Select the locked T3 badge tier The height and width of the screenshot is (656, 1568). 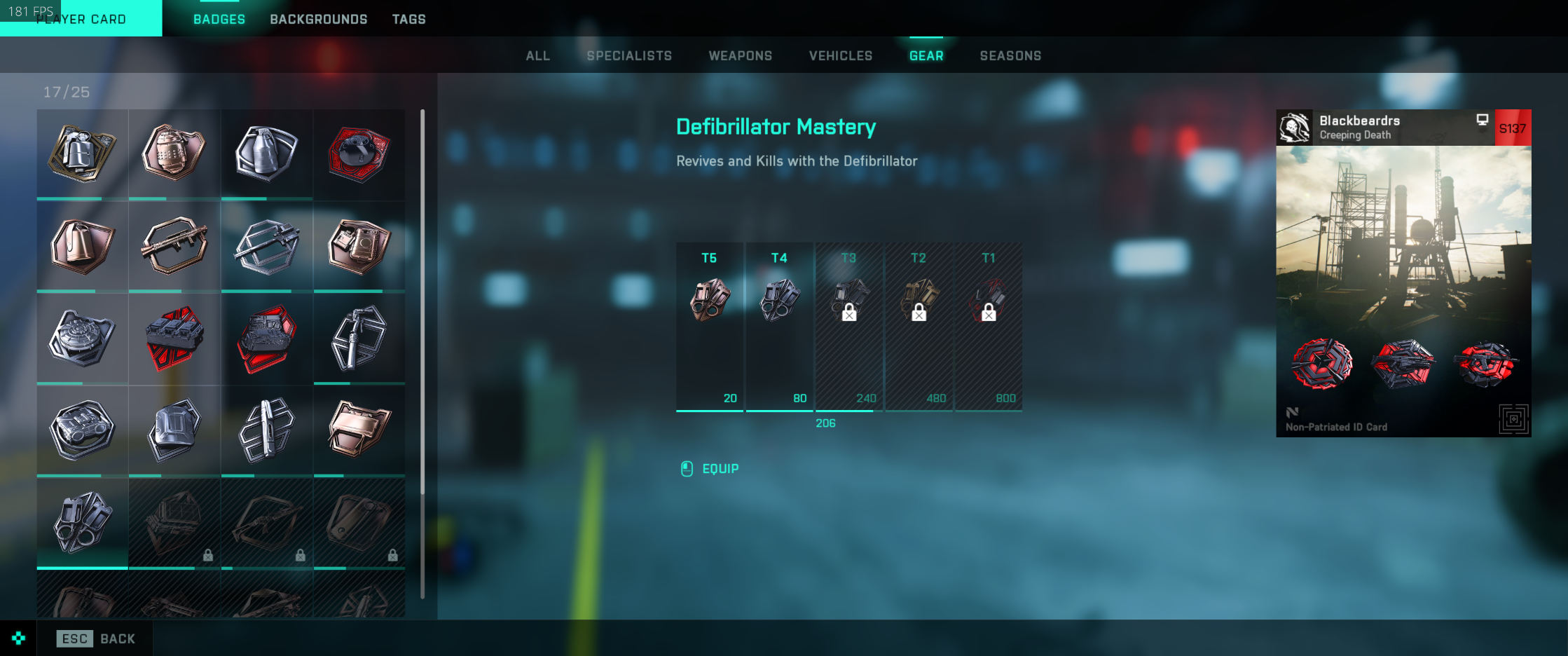(848, 326)
